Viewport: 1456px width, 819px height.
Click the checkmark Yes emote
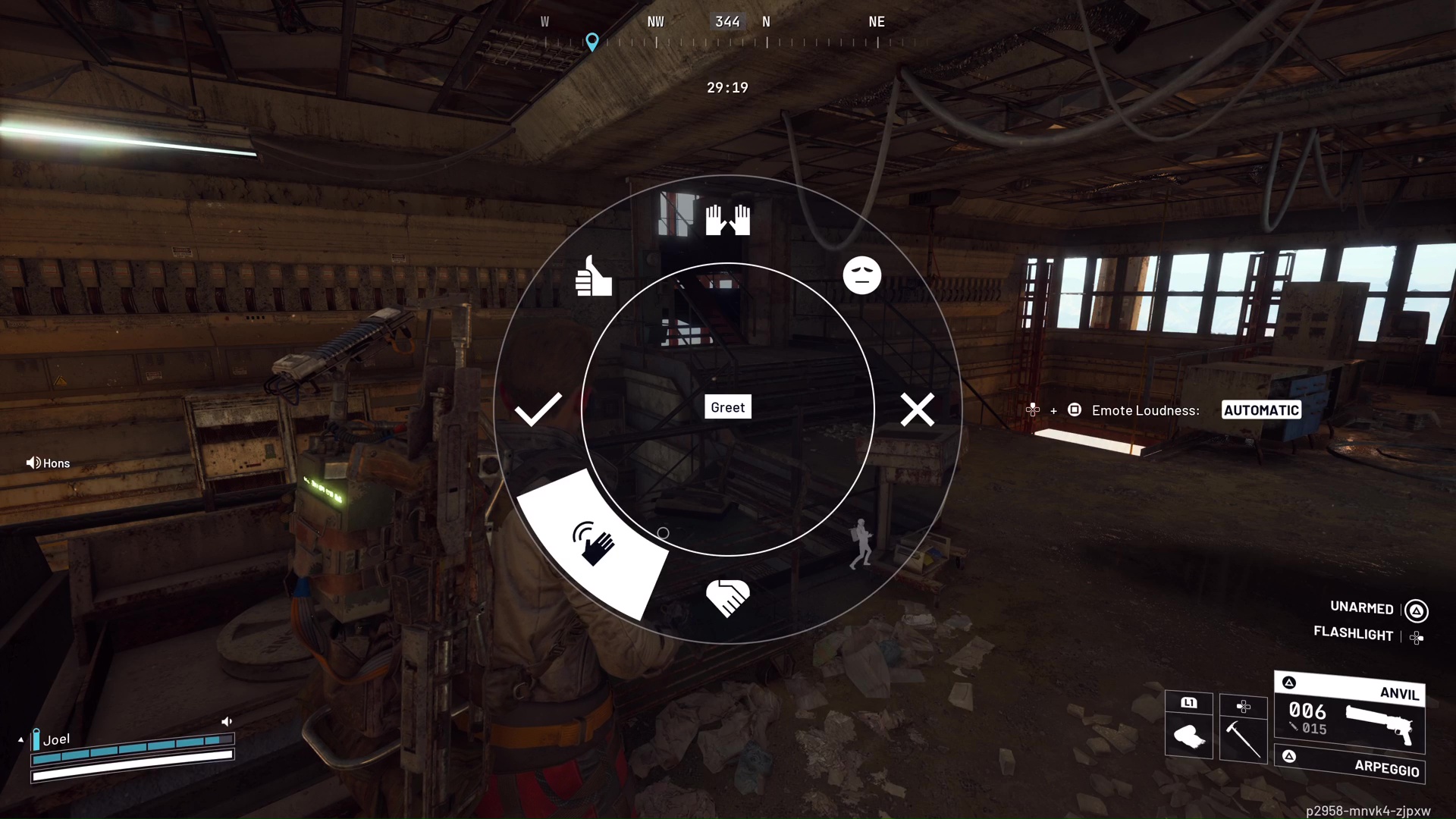coord(538,409)
